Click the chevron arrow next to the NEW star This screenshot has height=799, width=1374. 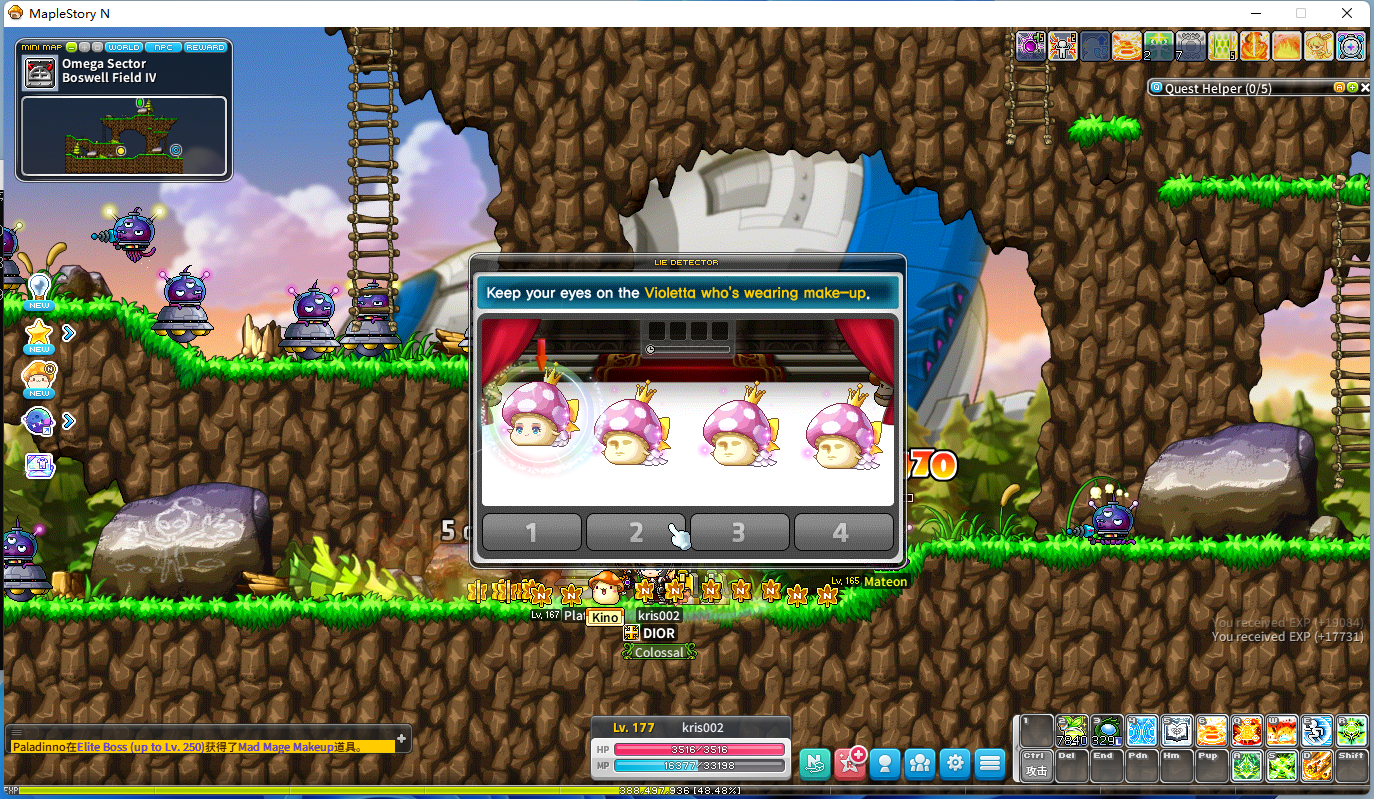pyautogui.click(x=69, y=332)
